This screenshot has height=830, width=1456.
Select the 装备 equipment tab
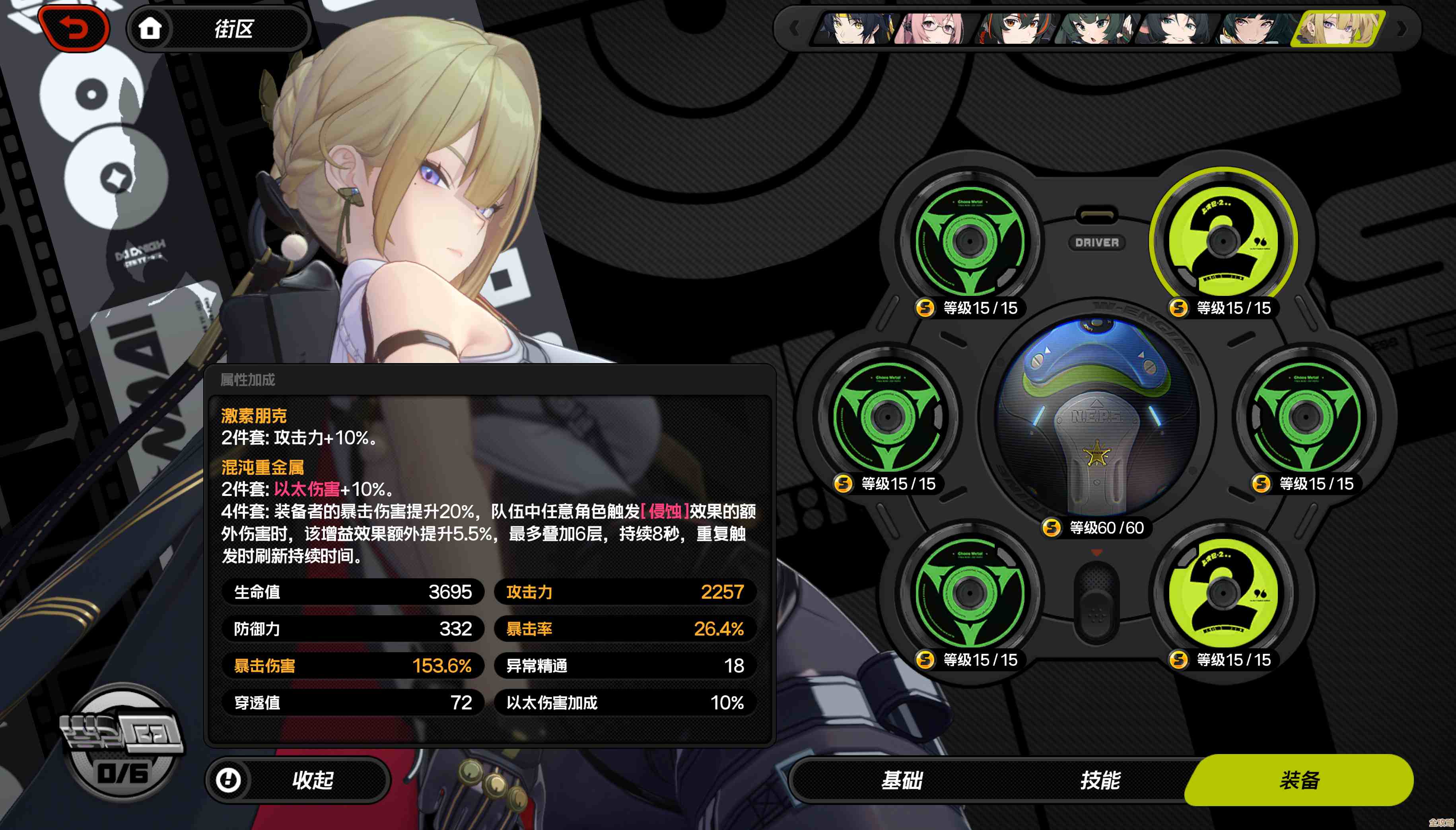click(x=1299, y=780)
